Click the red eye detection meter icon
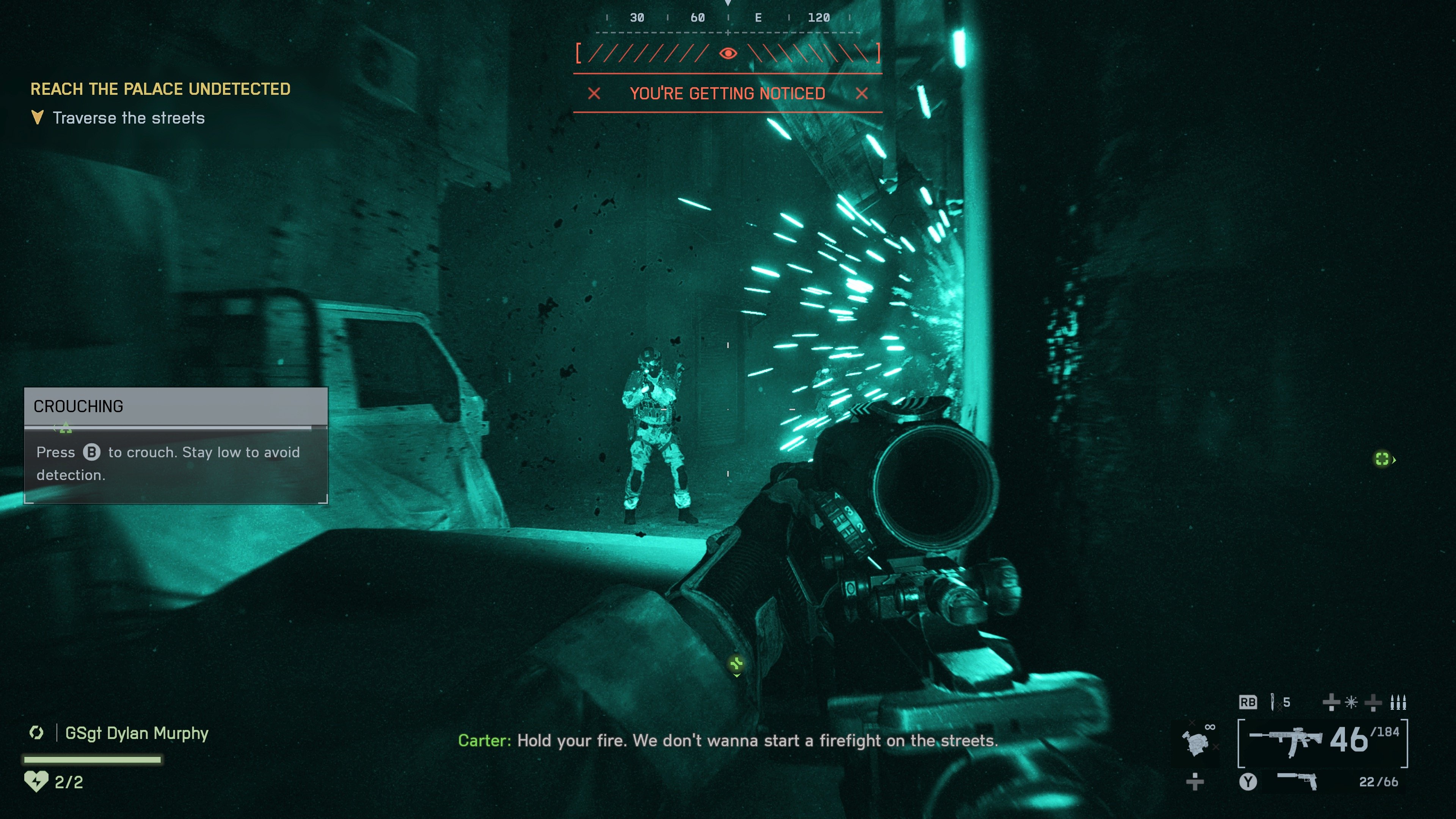This screenshot has width=1456, height=819. coord(728,53)
